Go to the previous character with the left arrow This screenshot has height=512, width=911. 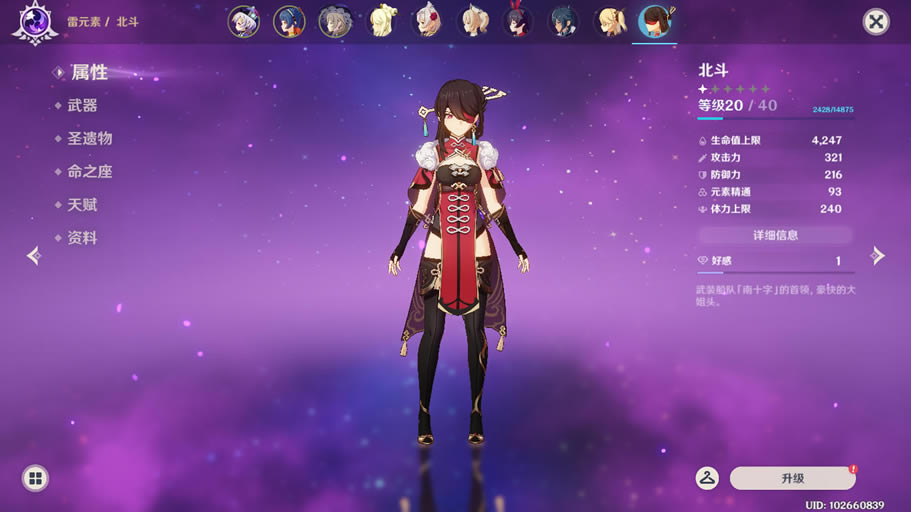[x=33, y=256]
